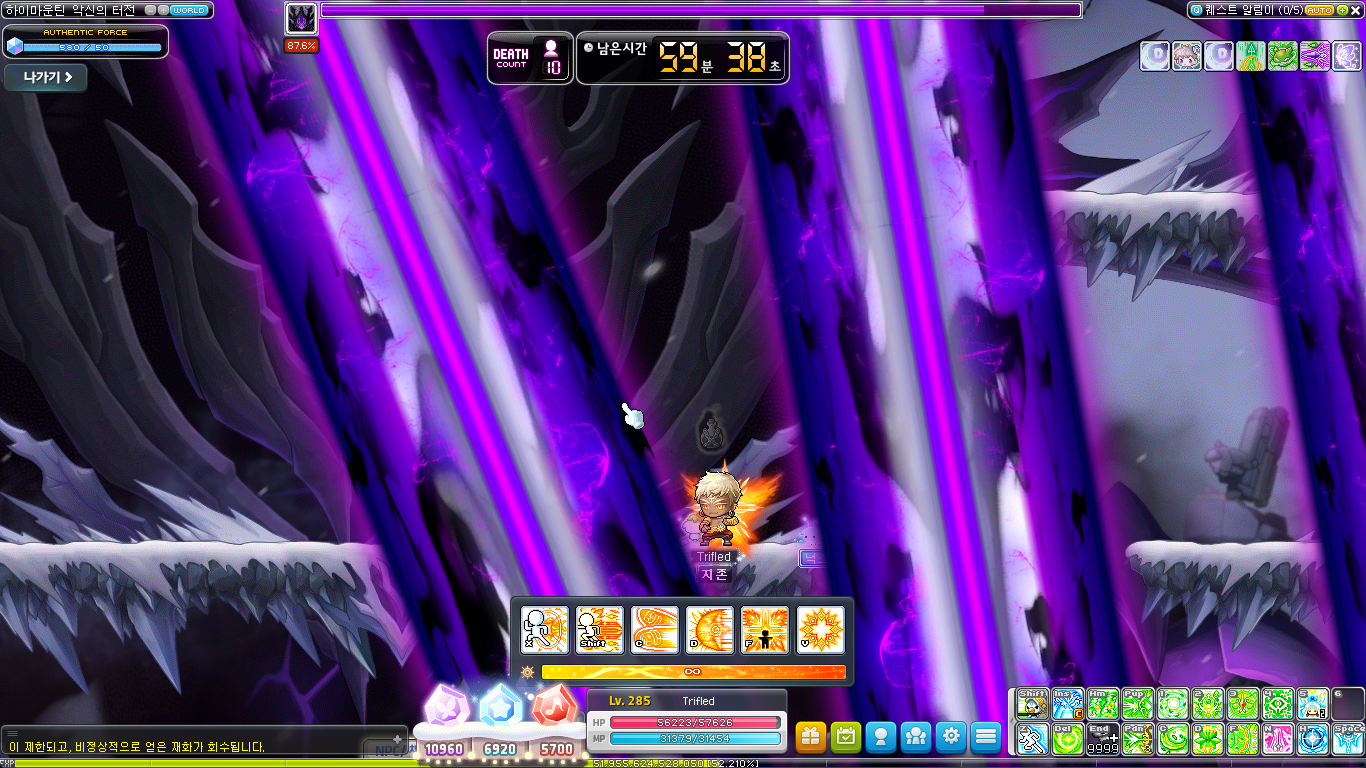Screen dimensions: 1366x768
Task: Open the three-line main menu button
Action: pos(986,737)
